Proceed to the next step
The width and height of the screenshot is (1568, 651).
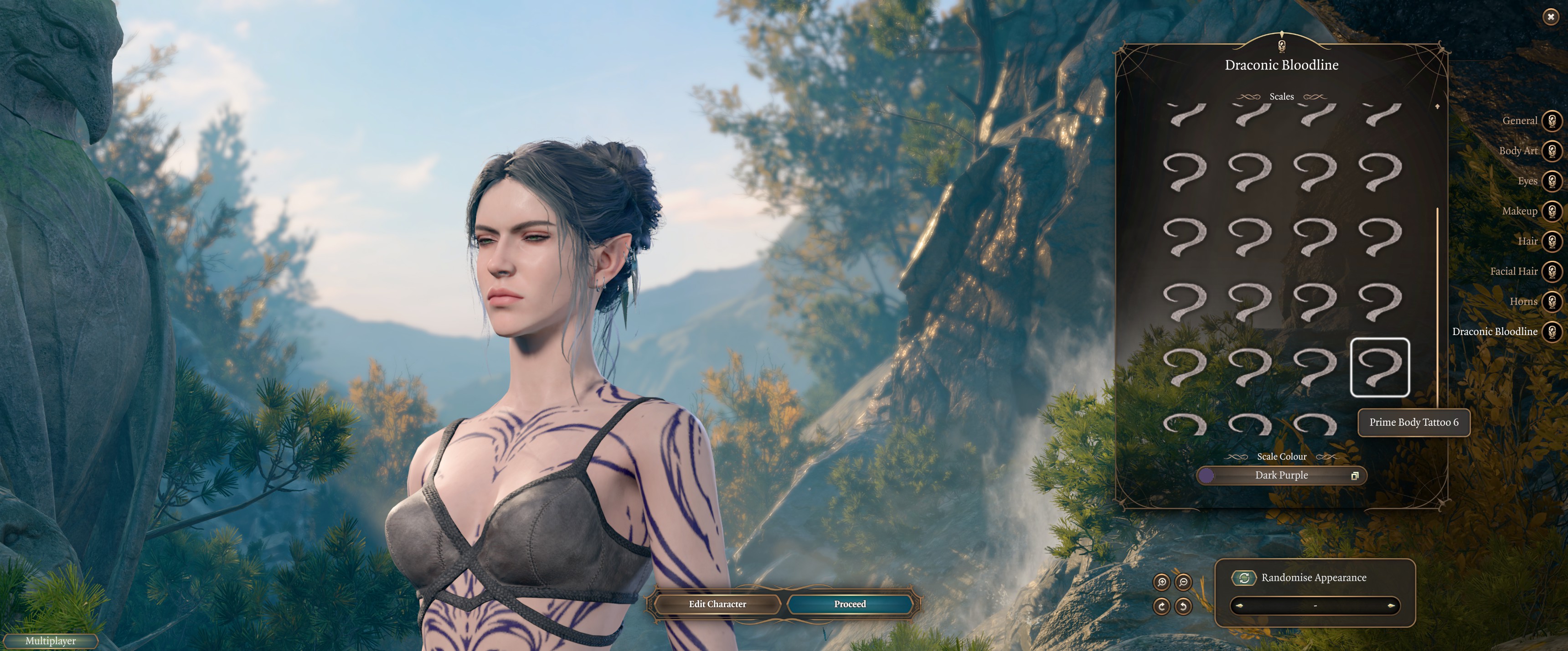[x=850, y=604]
